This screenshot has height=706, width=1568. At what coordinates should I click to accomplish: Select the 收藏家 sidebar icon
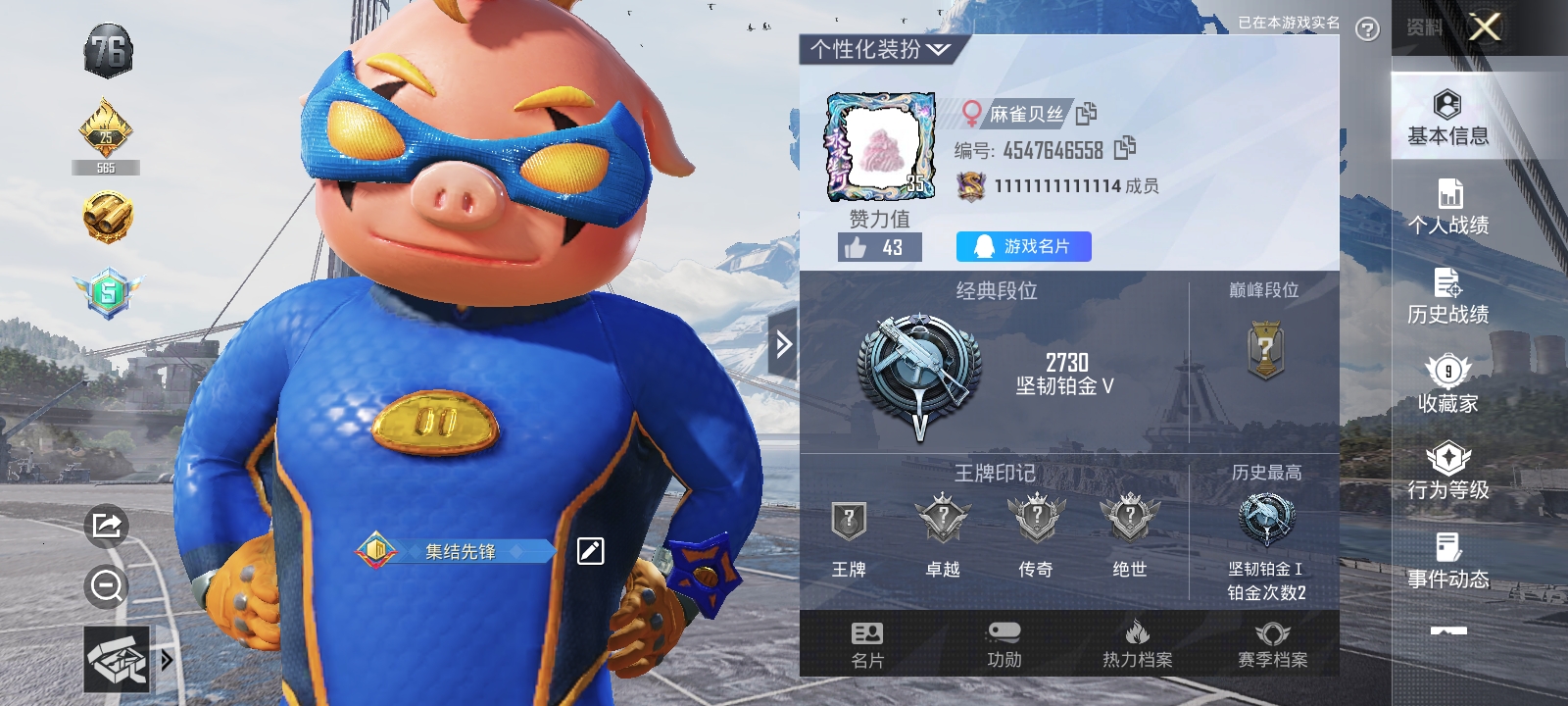1448,382
